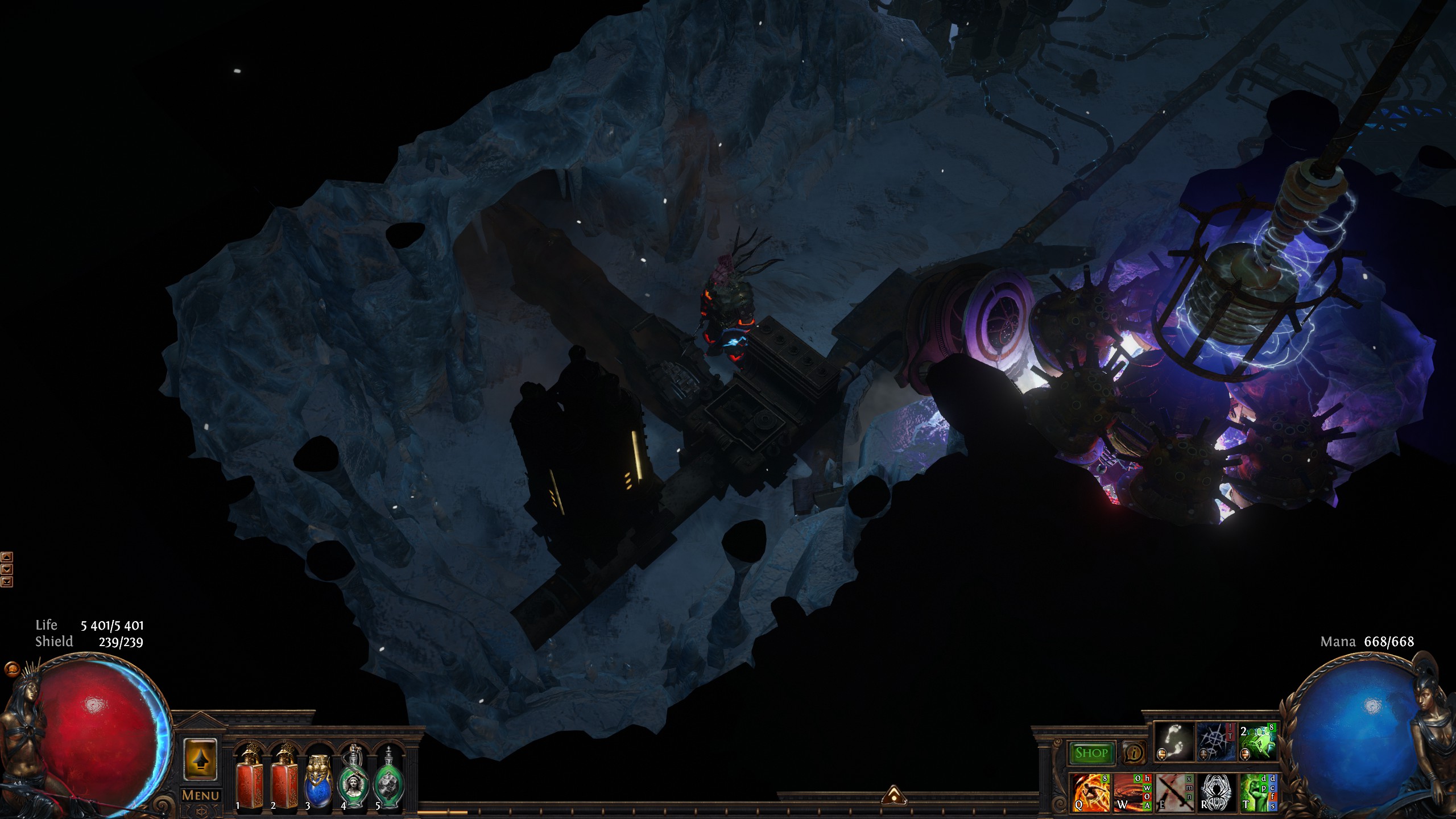Activate the fiery running man skill
This screenshot has width=1456, height=819.
point(1090,792)
